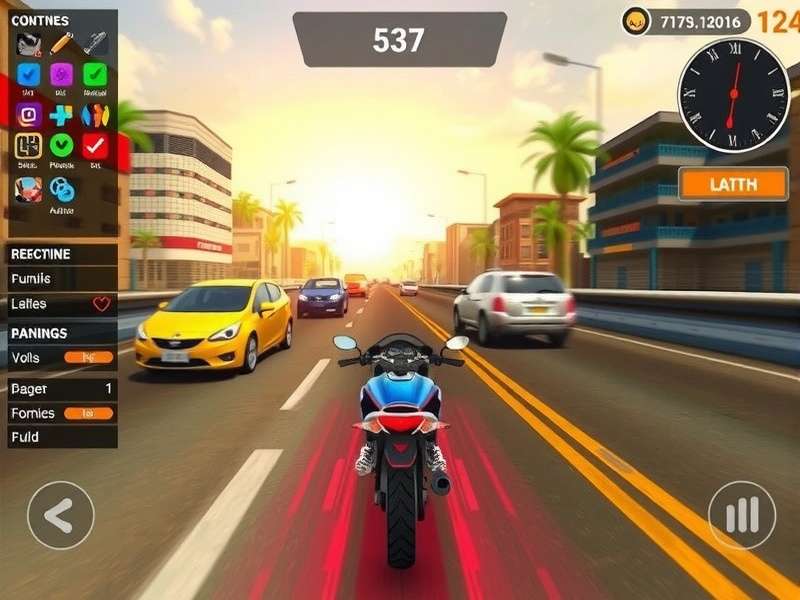Select the blue chain link icon
The image size is (800, 600).
tap(62, 188)
